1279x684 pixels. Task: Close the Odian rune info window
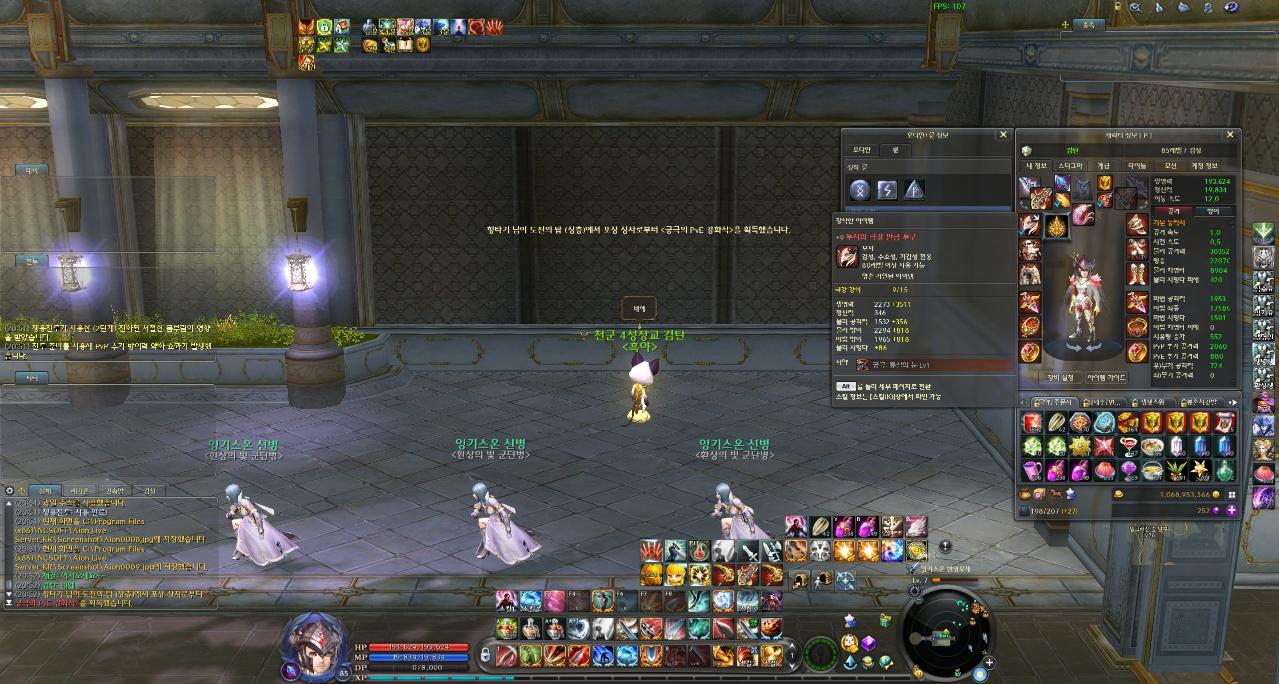coord(1003,134)
